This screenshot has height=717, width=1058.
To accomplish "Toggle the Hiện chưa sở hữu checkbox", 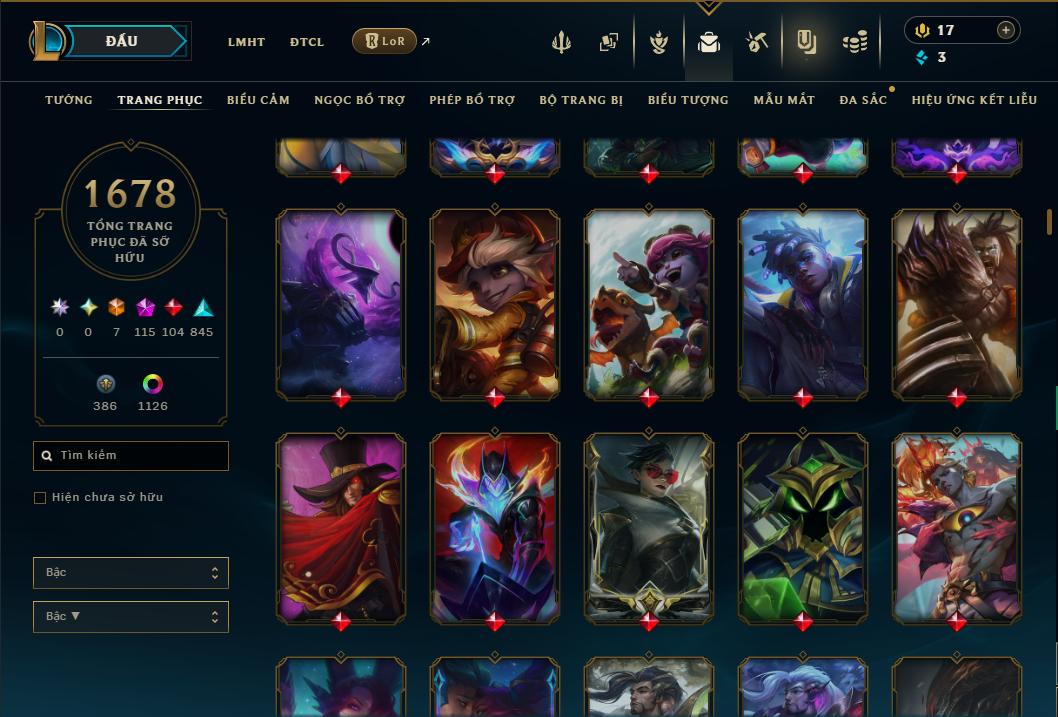I will click(40, 498).
